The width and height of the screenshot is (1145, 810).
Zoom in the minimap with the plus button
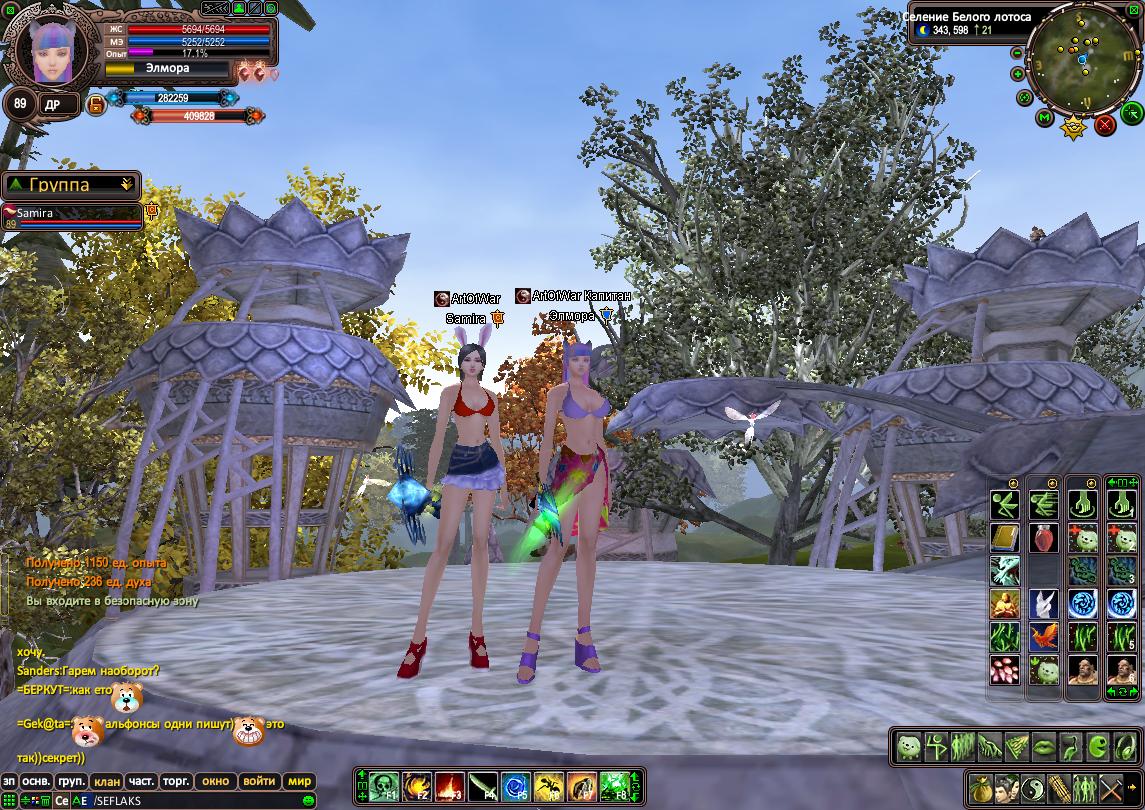pyautogui.click(x=1018, y=74)
